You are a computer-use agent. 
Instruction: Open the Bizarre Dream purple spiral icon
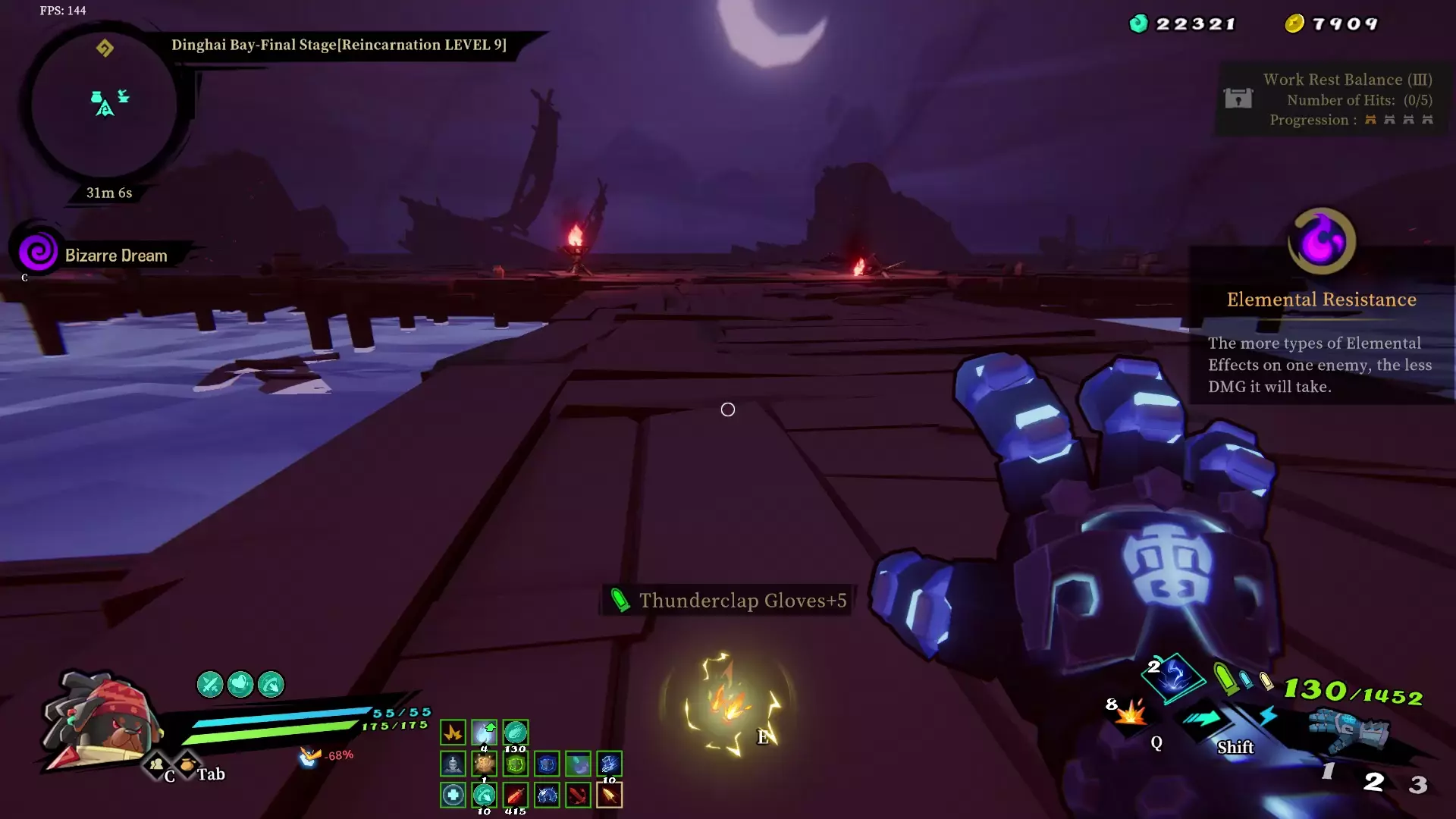point(38,252)
